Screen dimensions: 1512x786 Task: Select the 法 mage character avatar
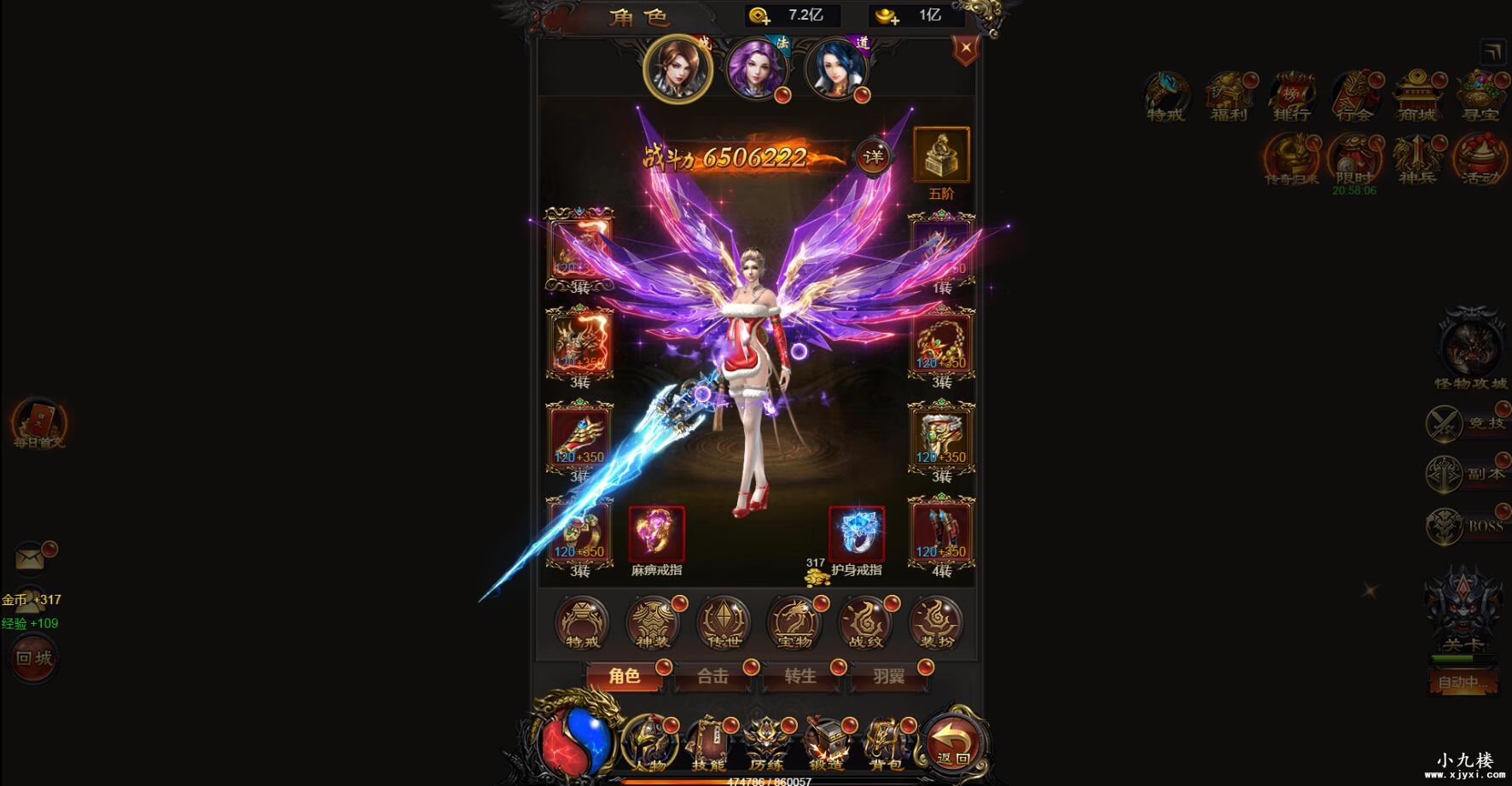click(758, 70)
